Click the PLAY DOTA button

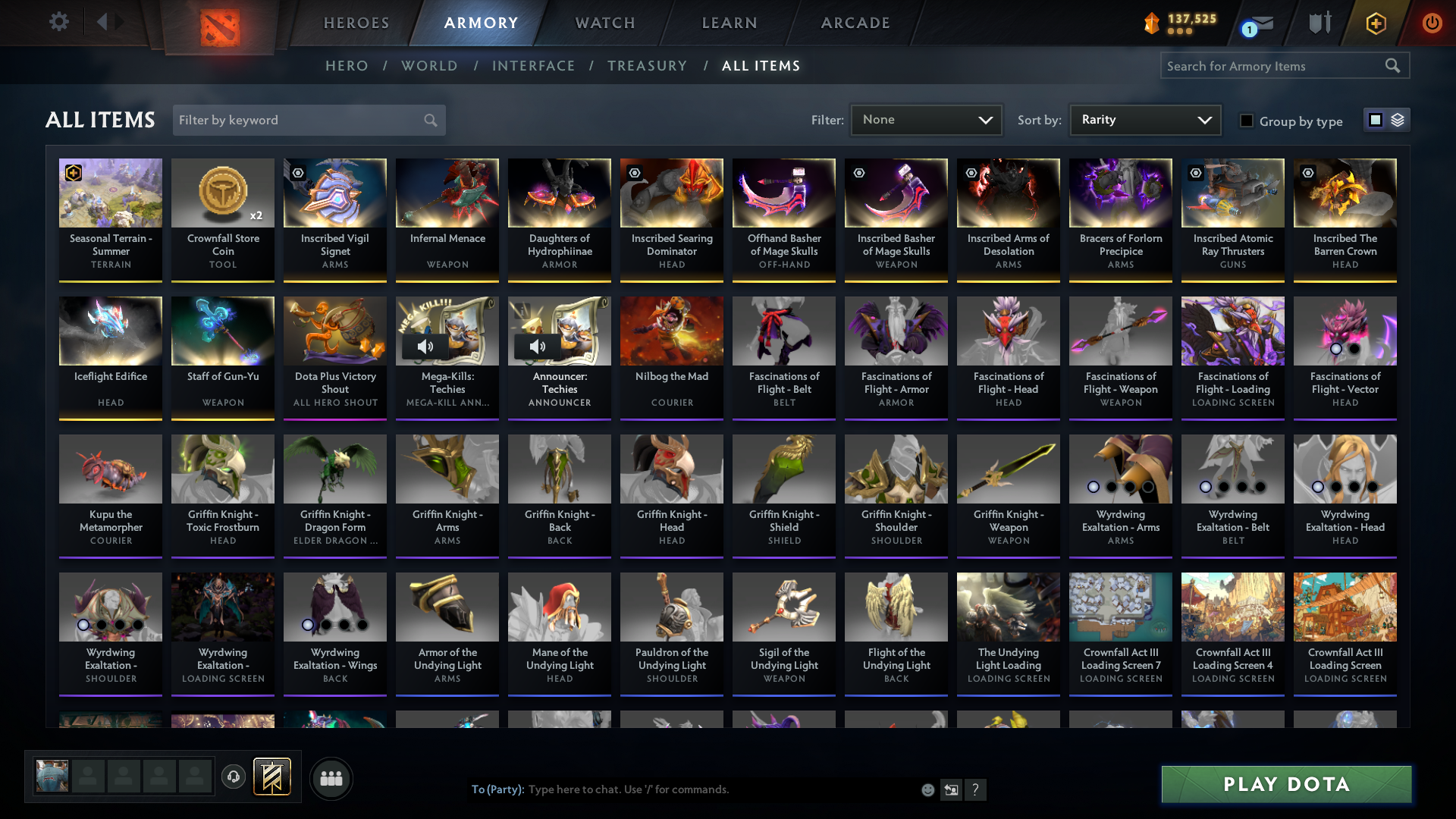(1285, 784)
